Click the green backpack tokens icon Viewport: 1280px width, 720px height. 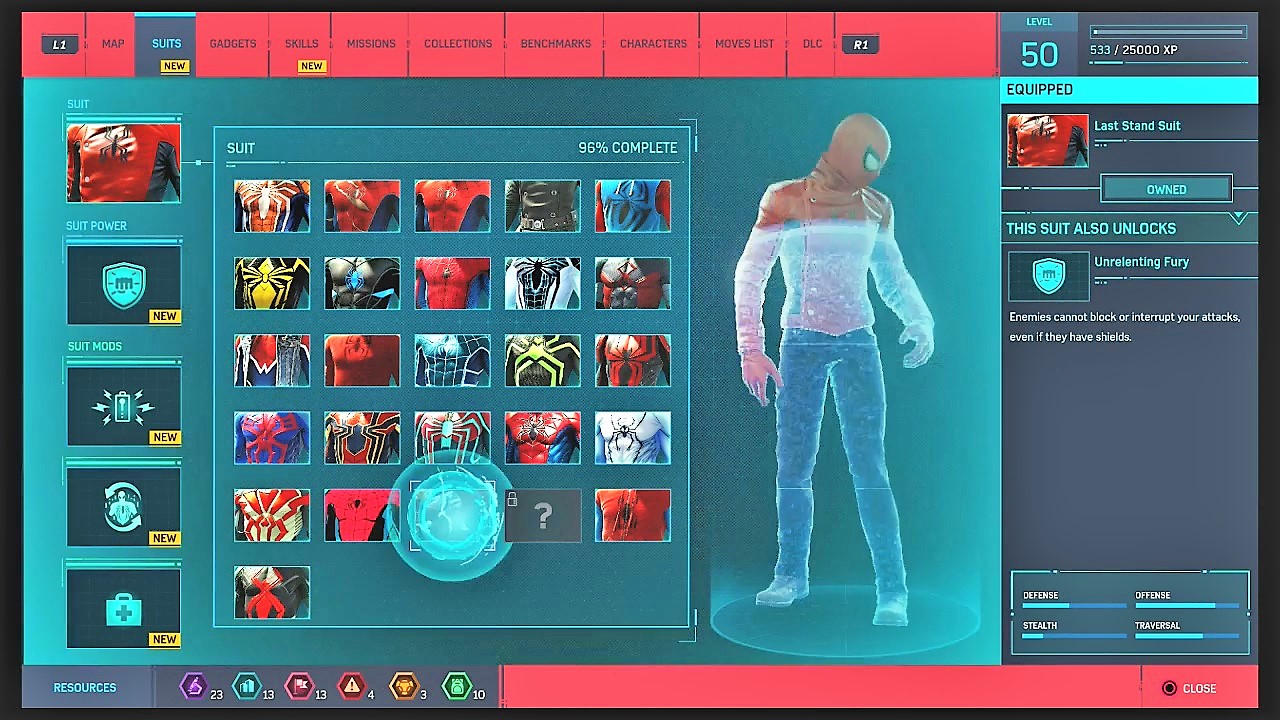coord(455,687)
